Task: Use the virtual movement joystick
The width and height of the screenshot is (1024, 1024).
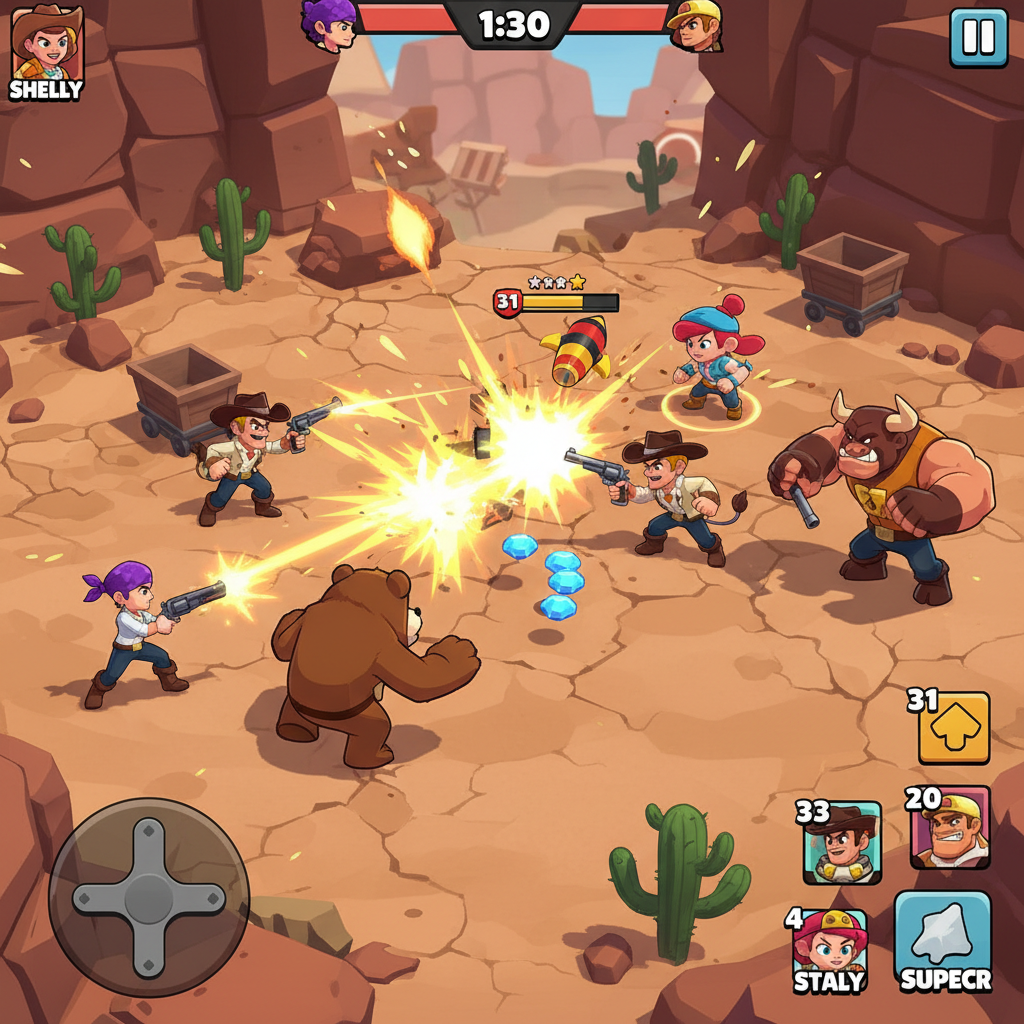Action: [x=149, y=897]
